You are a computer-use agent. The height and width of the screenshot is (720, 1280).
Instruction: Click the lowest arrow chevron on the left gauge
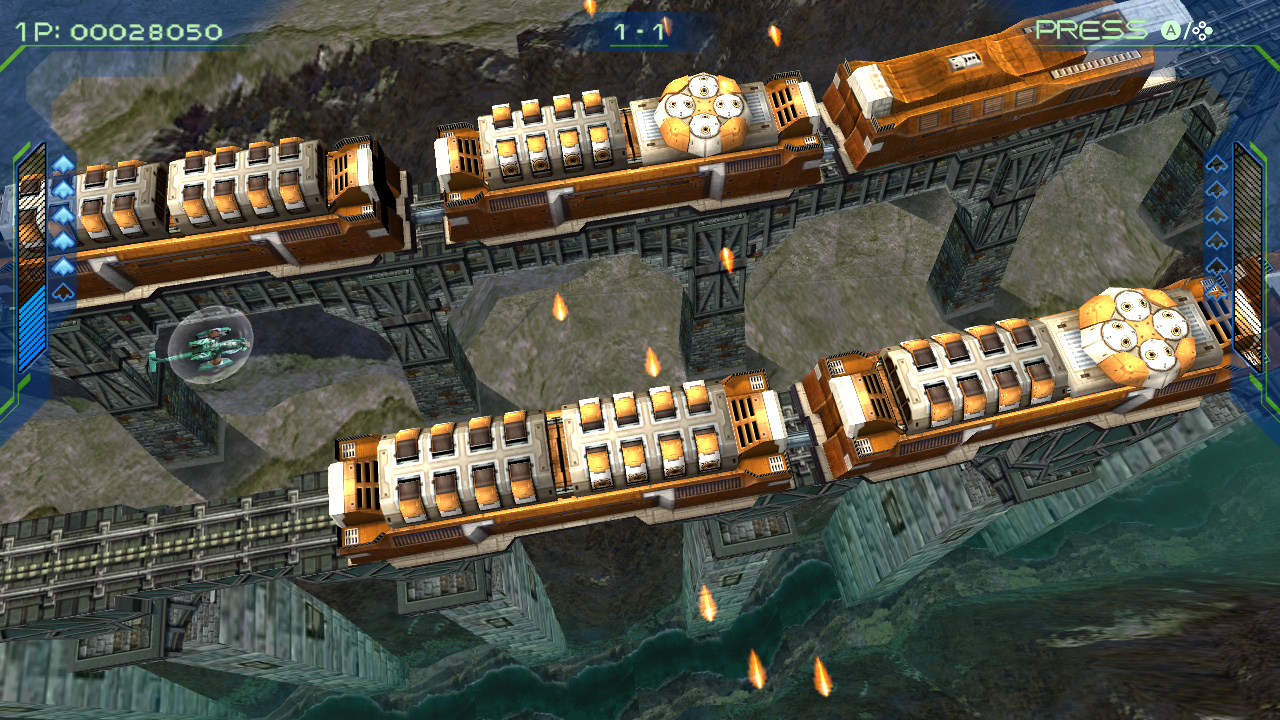pyautogui.click(x=61, y=289)
